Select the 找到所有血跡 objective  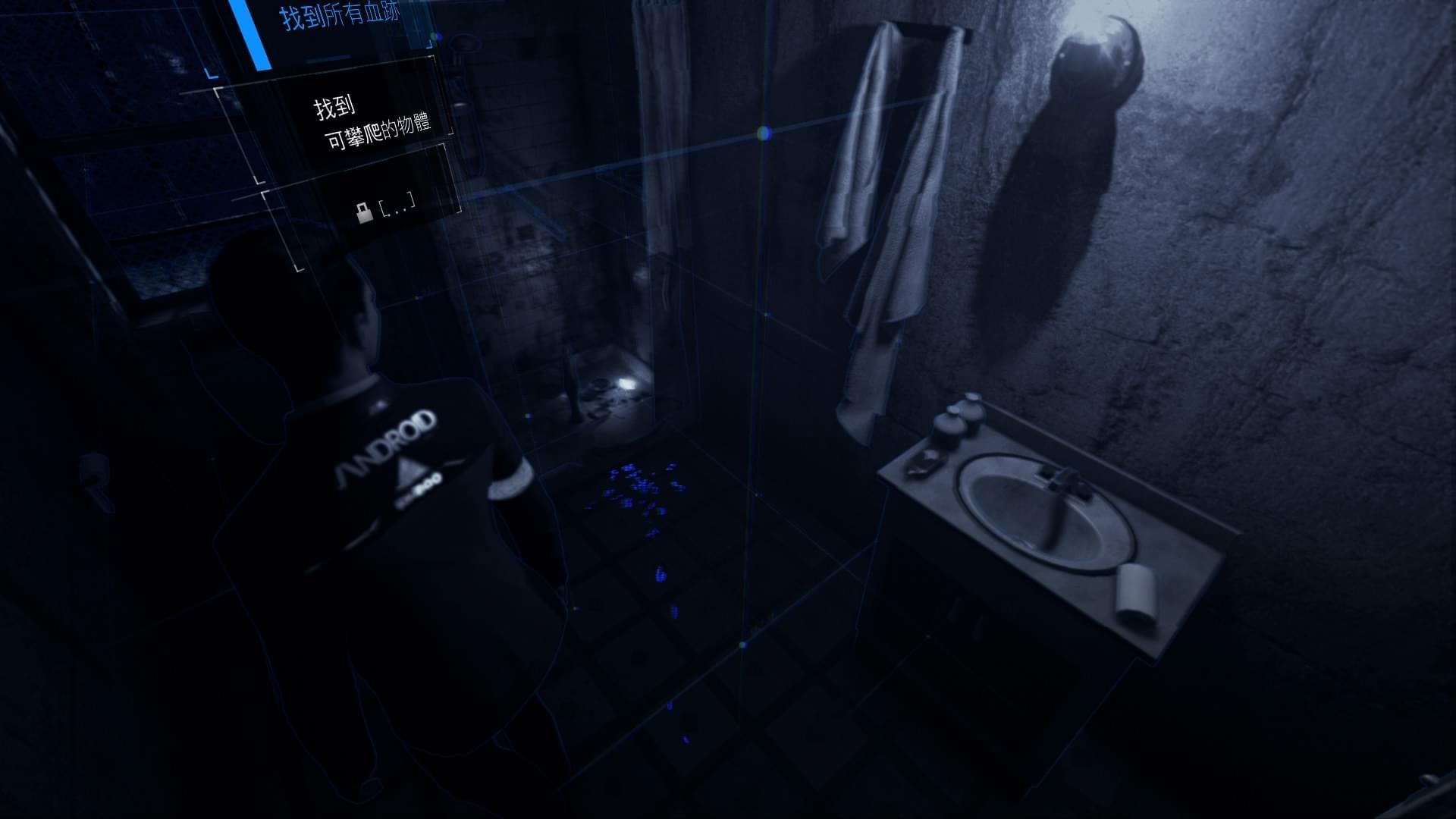click(x=340, y=17)
